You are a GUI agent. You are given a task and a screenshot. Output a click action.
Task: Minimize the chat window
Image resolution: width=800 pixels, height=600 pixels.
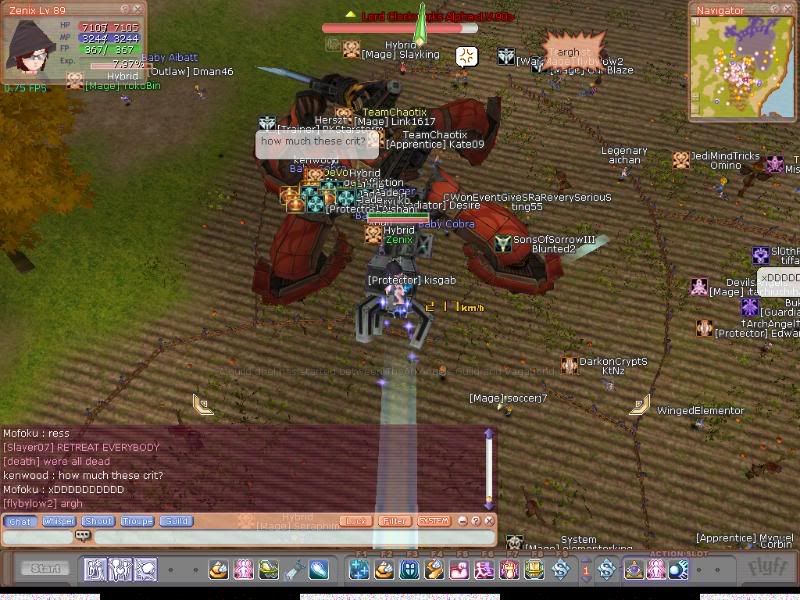point(463,521)
